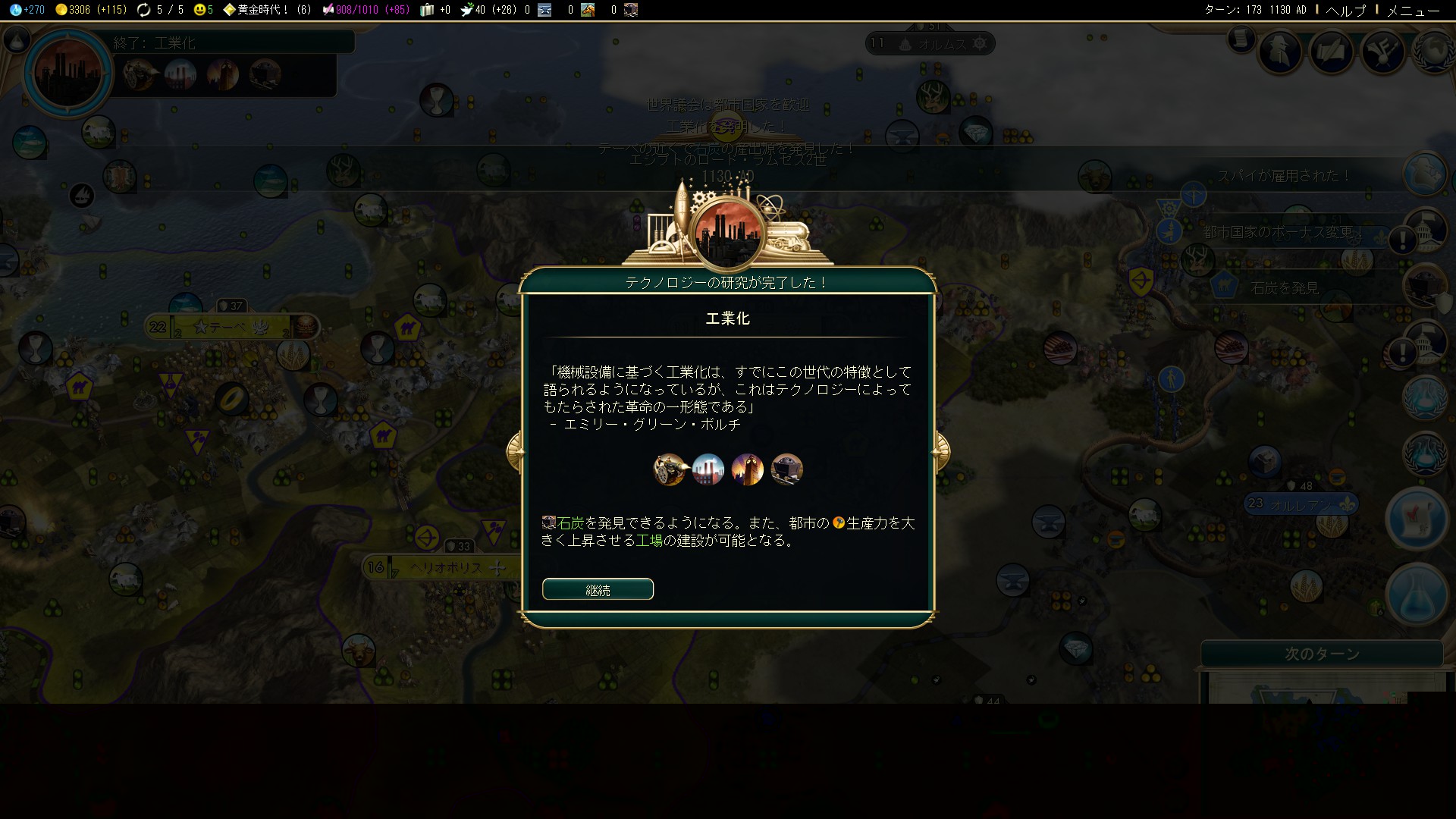Image resolution: width=1456 pixels, height=819 pixels.
Task: Click the 継続 button to continue
Action: point(598,589)
